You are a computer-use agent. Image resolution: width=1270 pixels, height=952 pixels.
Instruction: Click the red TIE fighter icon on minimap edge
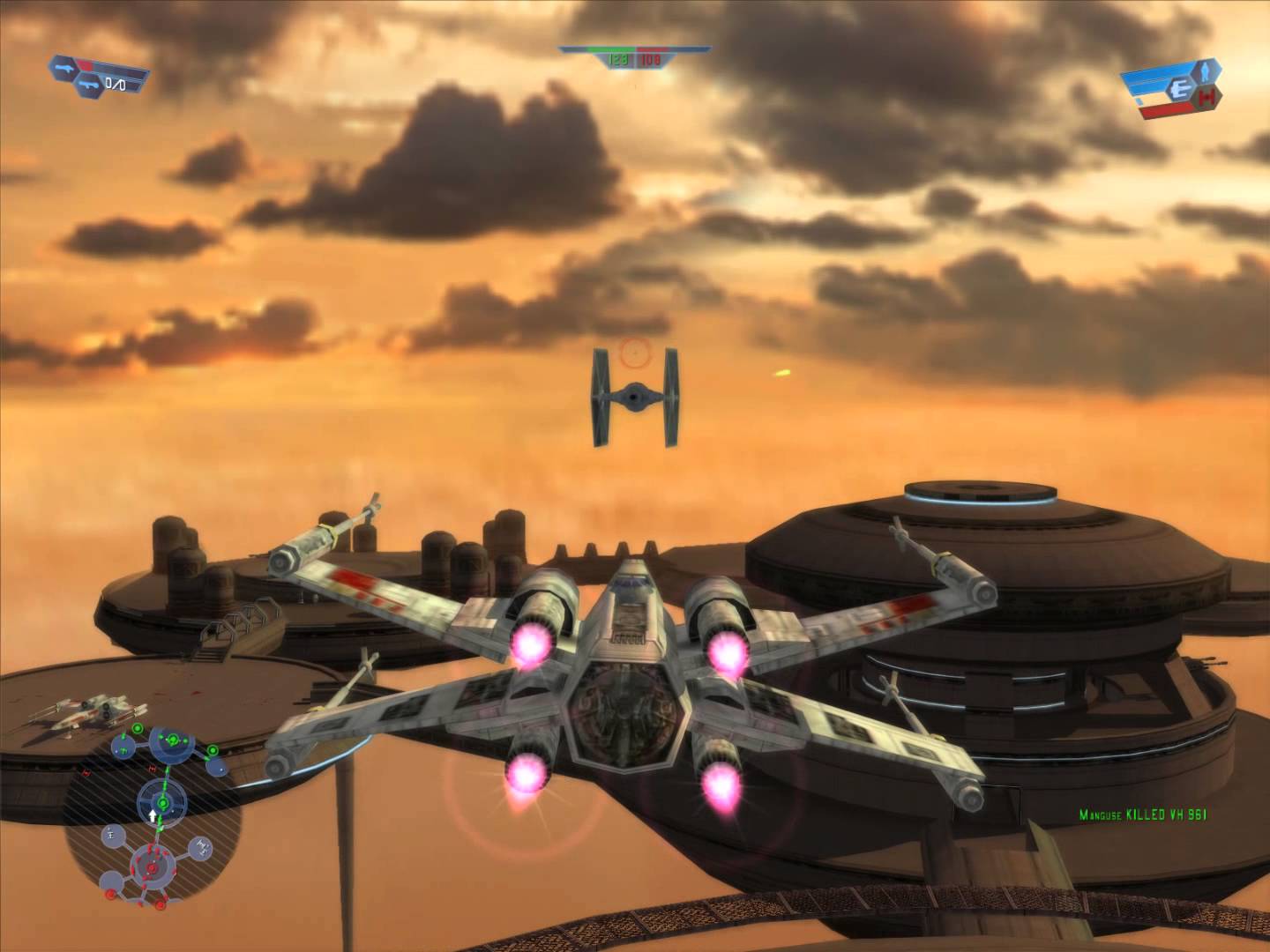86,773
